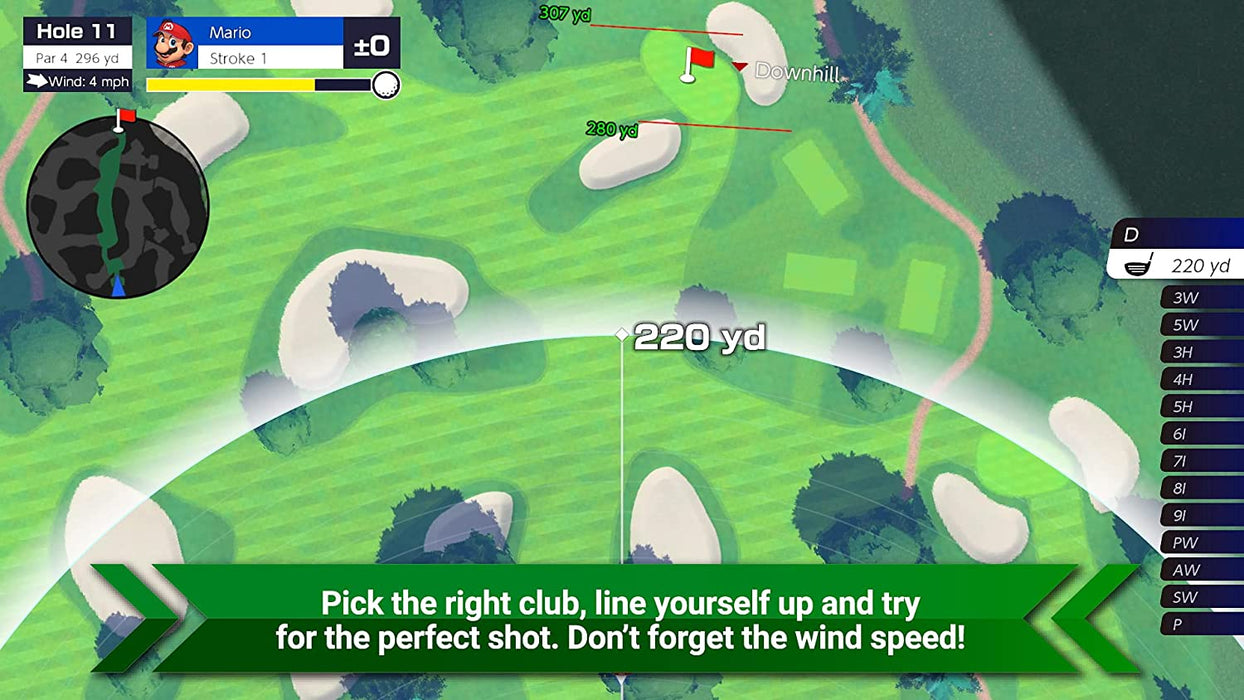Click the selected driver 220 yd entry

click(x=1178, y=265)
